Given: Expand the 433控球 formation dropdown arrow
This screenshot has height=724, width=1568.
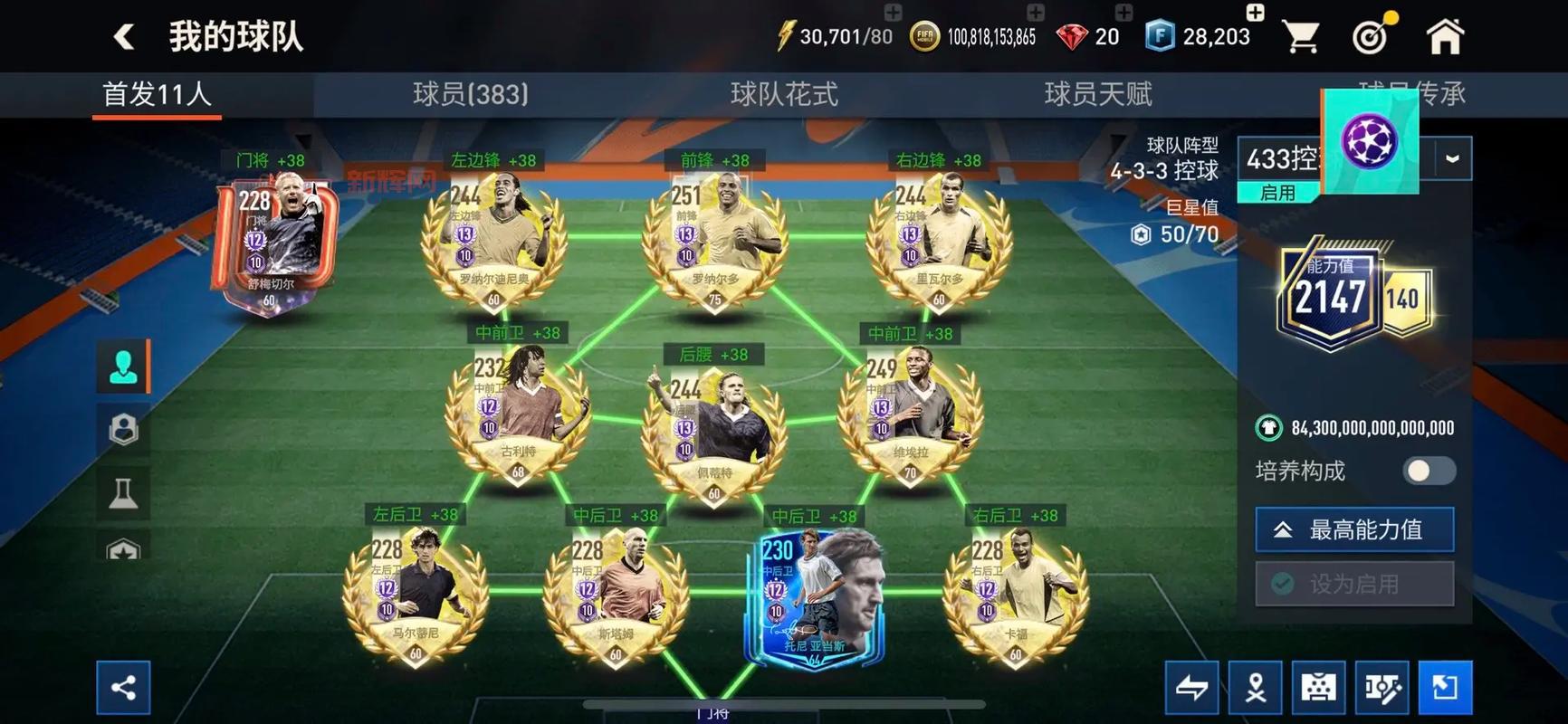Looking at the screenshot, I should pyautogui.click(x=1454, y=158).
